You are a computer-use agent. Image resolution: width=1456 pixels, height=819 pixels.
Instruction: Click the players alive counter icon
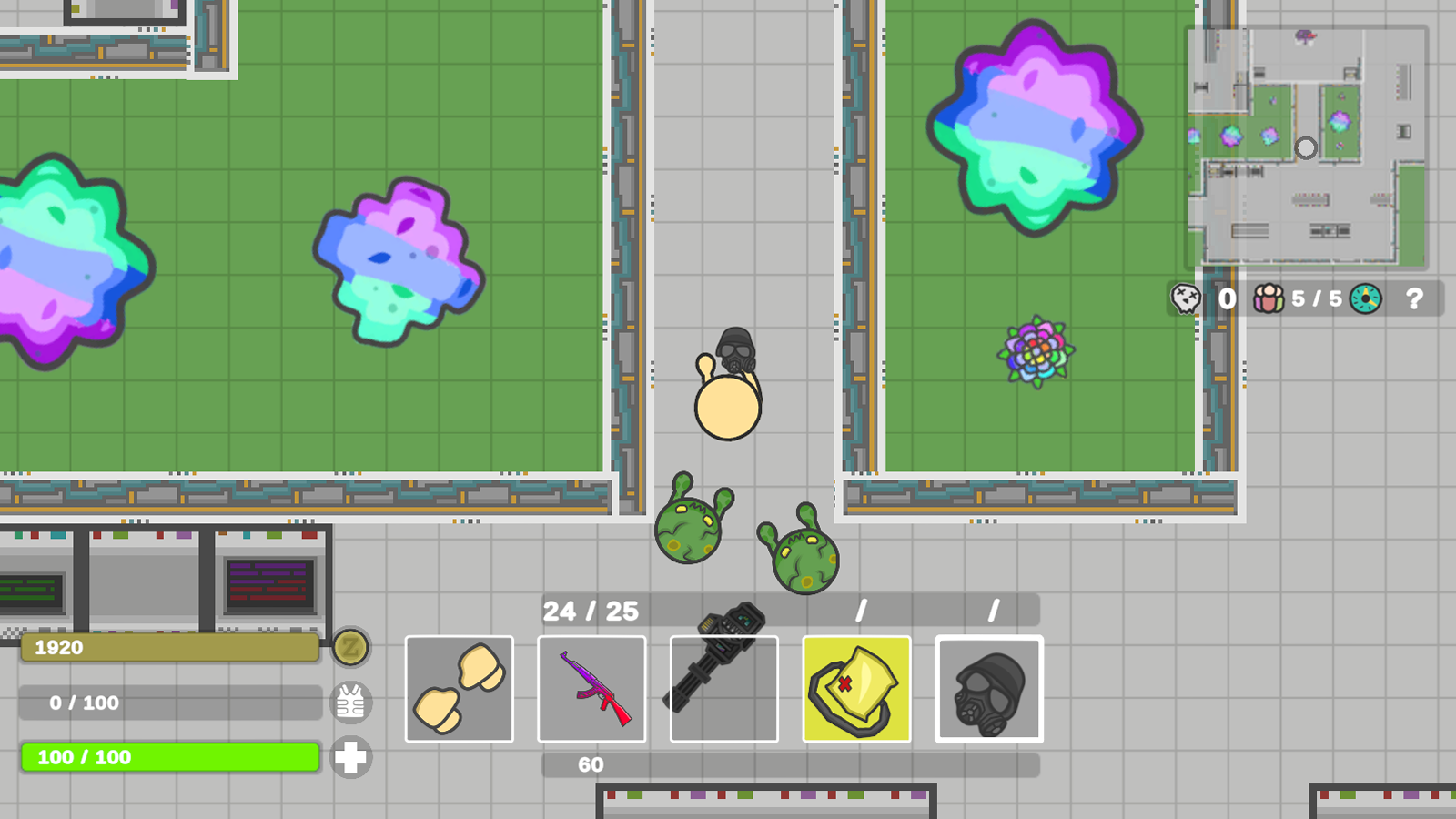(1265, 299)
